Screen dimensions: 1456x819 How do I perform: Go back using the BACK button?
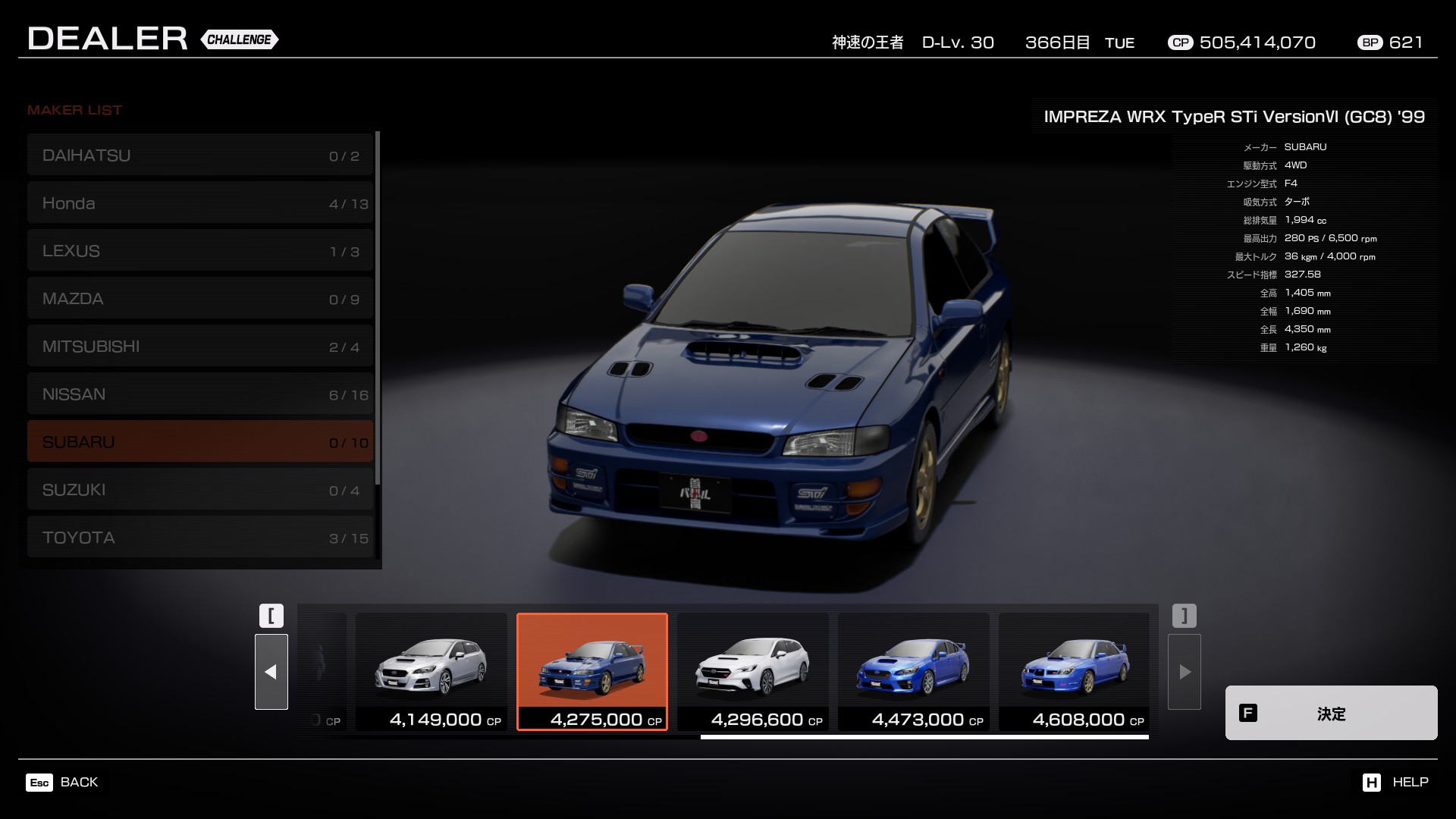[63, 782]
